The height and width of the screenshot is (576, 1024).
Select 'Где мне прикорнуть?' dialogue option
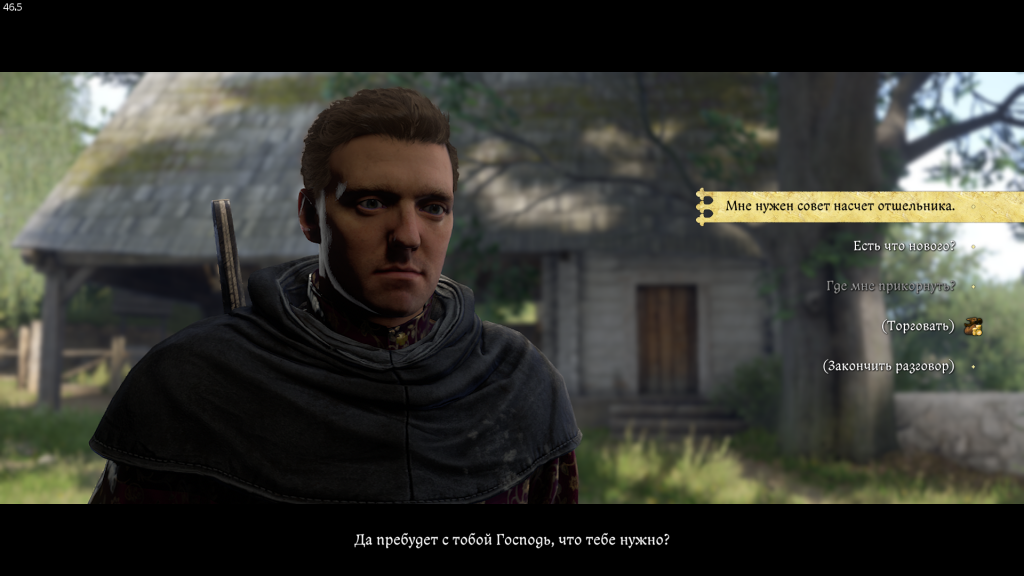890,286
